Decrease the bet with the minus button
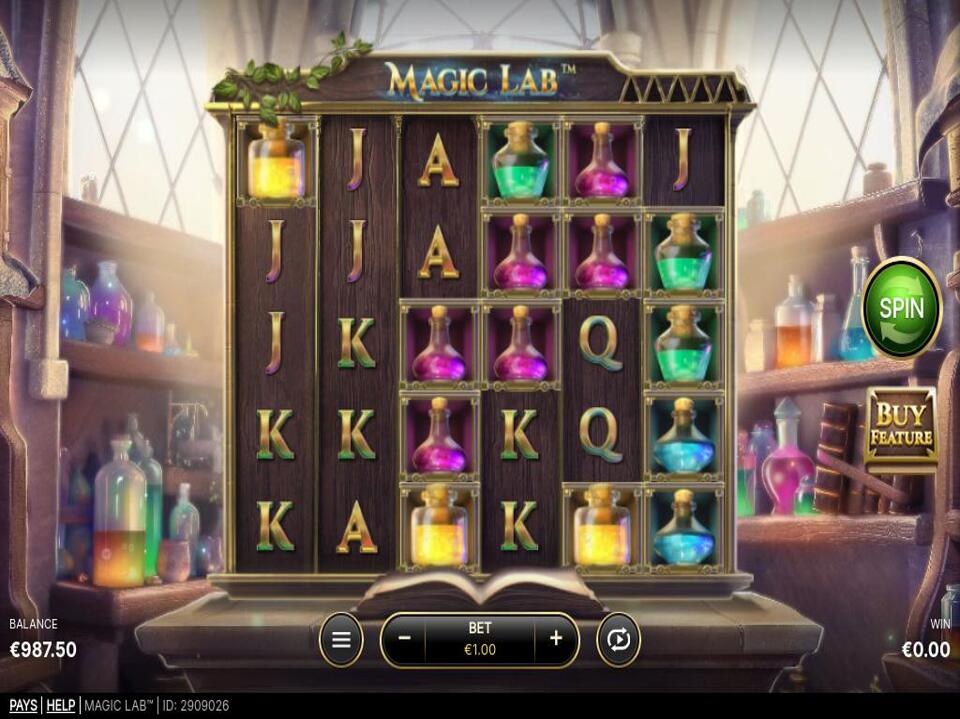This screenshot has height=719, width=960. click(404, 639)
